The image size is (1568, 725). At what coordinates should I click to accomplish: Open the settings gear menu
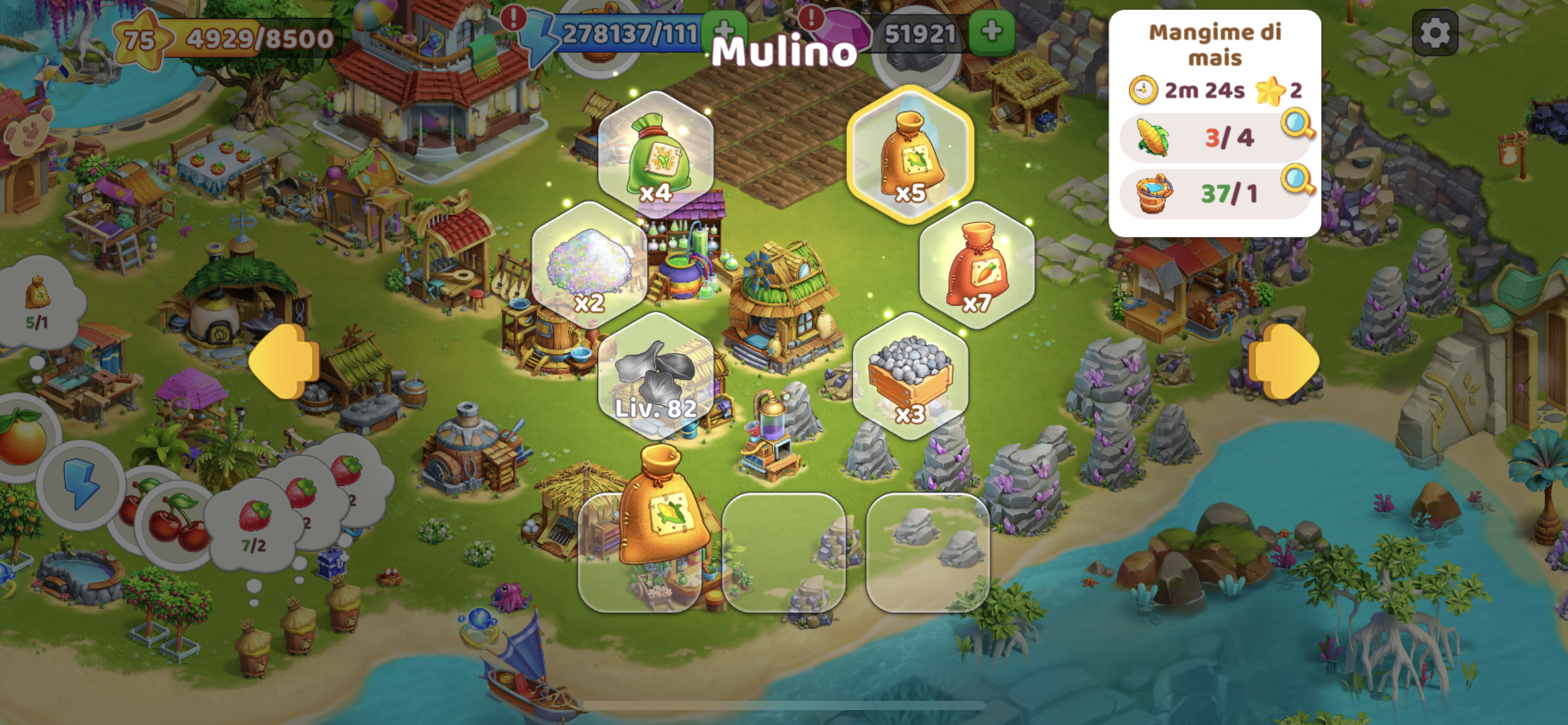tap(1435, 33)
